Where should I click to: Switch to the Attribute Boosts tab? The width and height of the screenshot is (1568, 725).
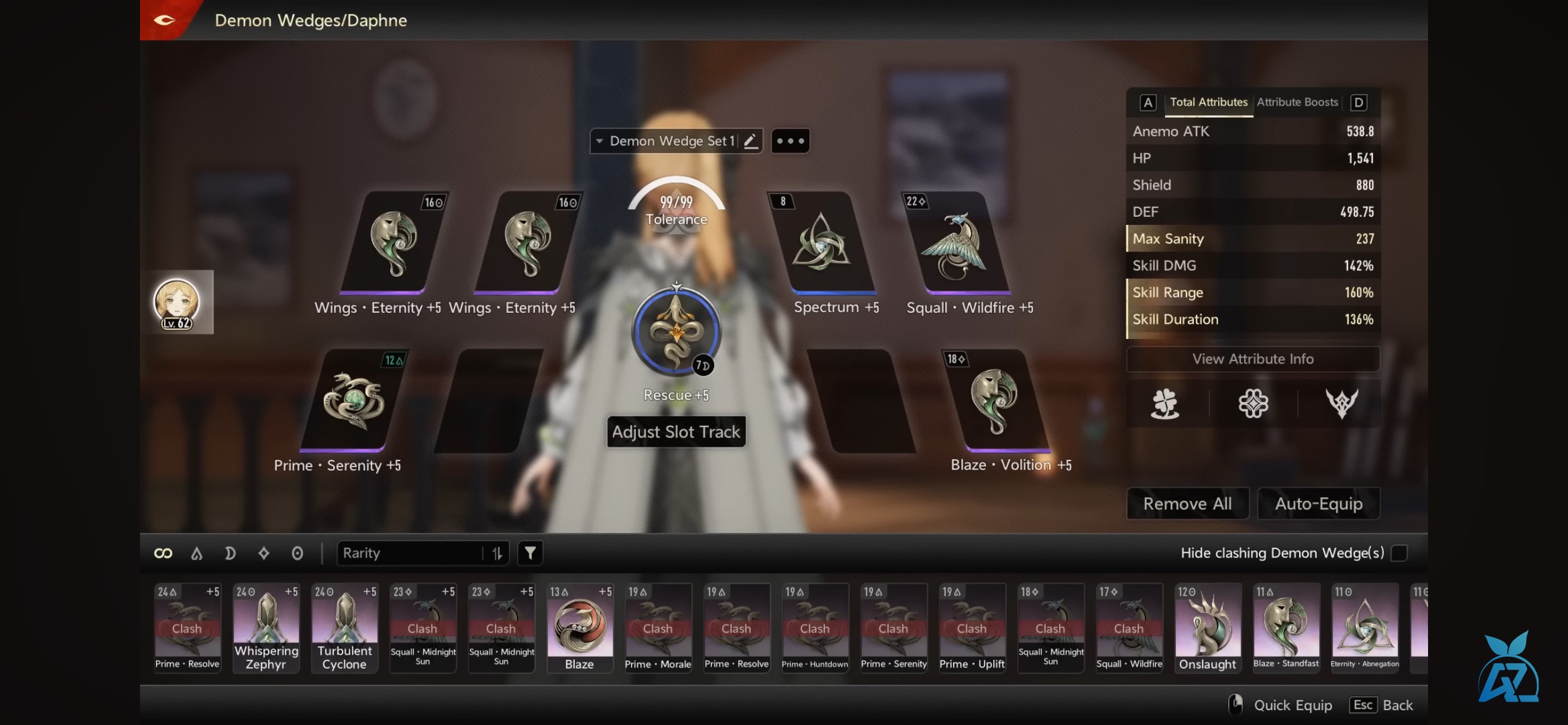pos(1297,102)
